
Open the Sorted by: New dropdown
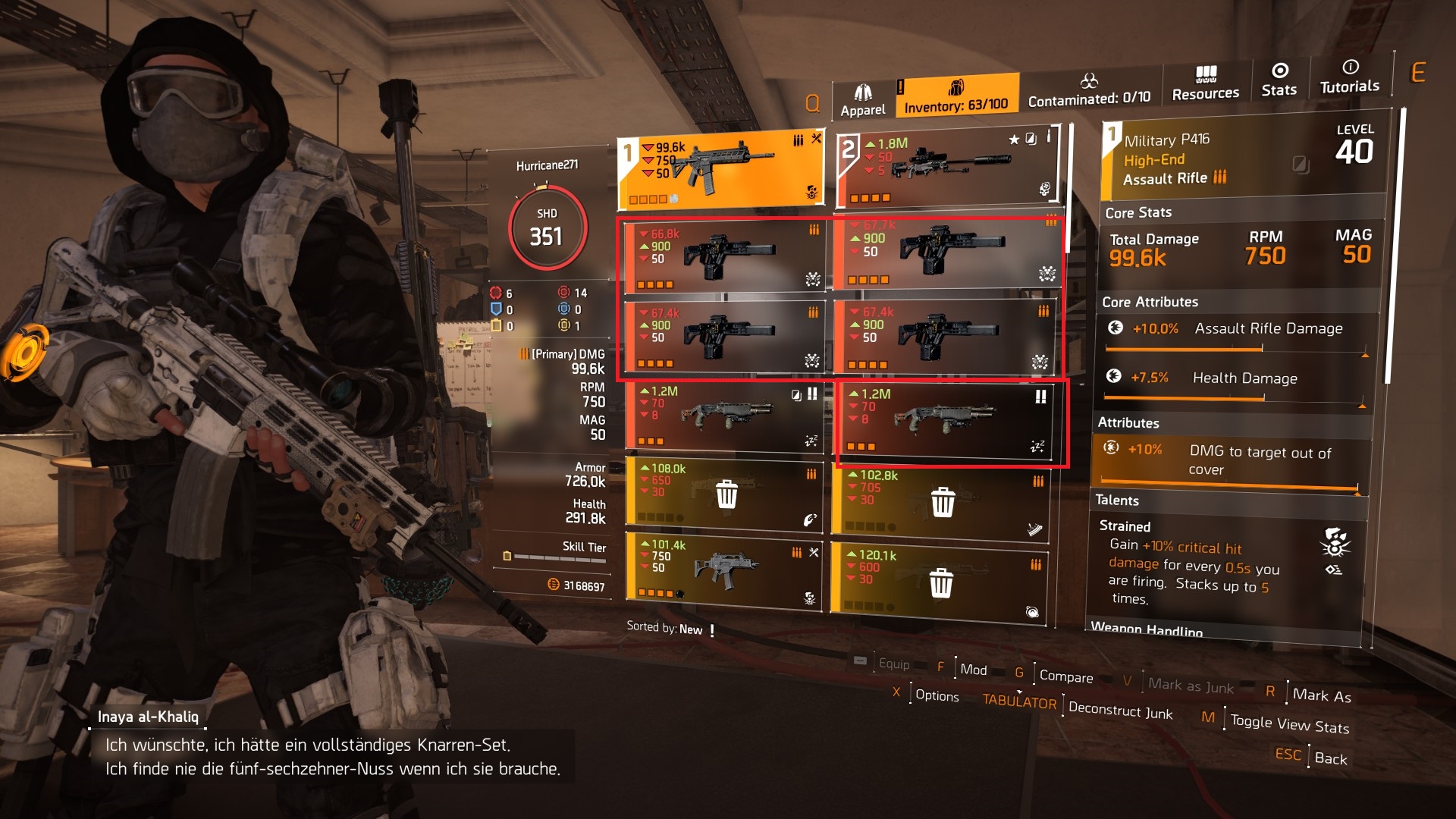(670, 628)
